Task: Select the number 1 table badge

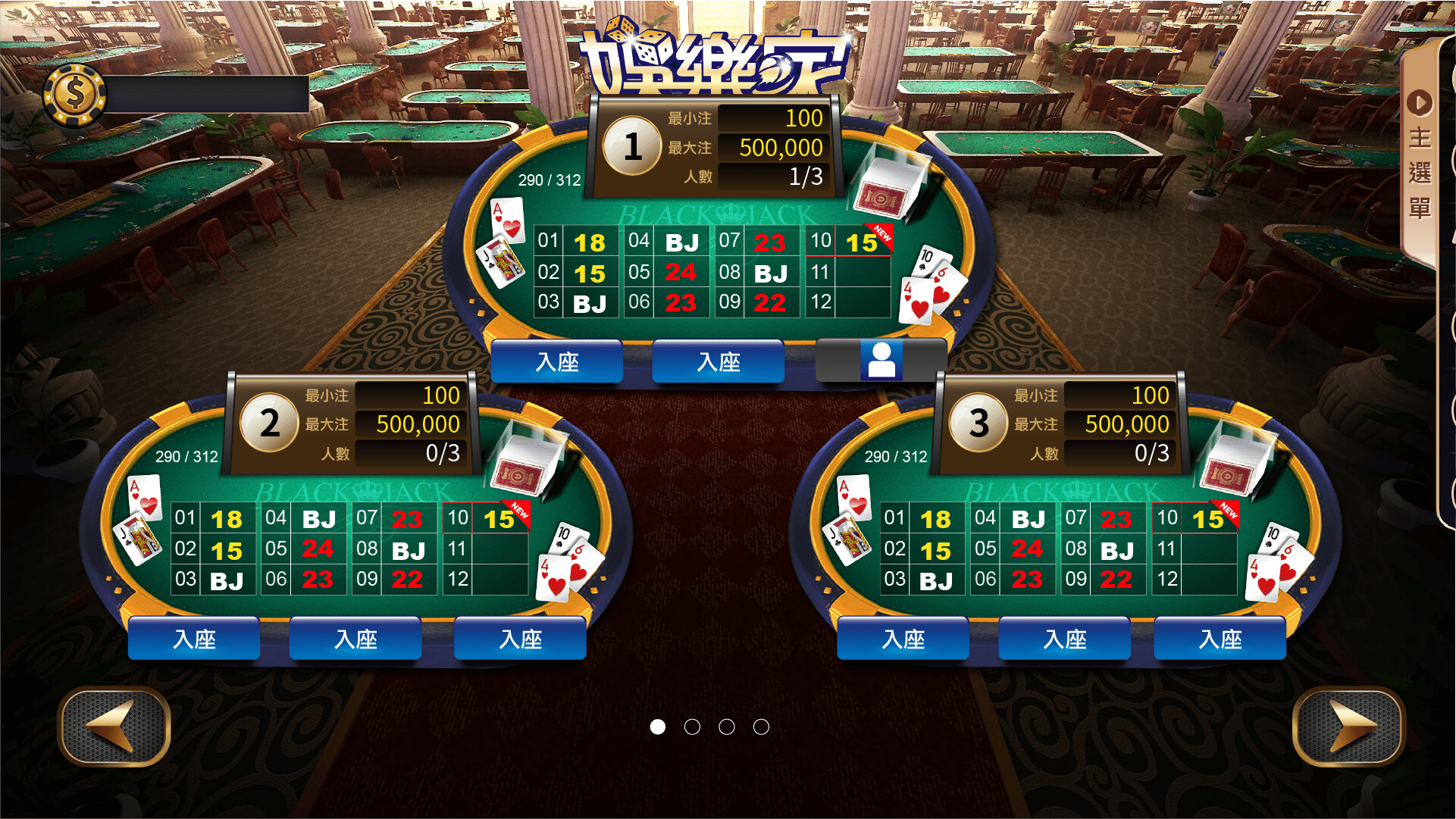Action: [631, 147]
